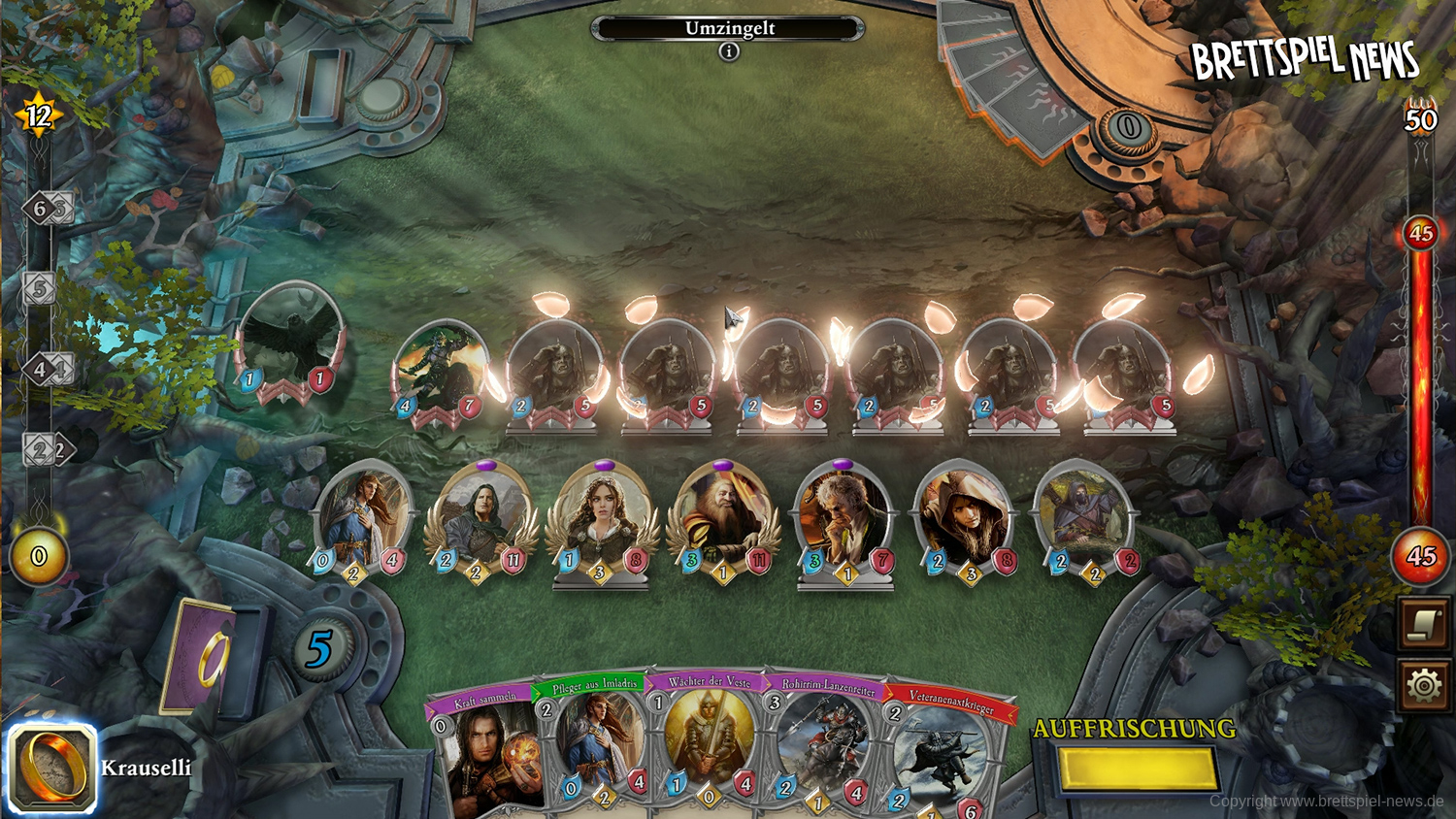Click the Umzingelt banner at the top
1456x819 pixels.
727,28
